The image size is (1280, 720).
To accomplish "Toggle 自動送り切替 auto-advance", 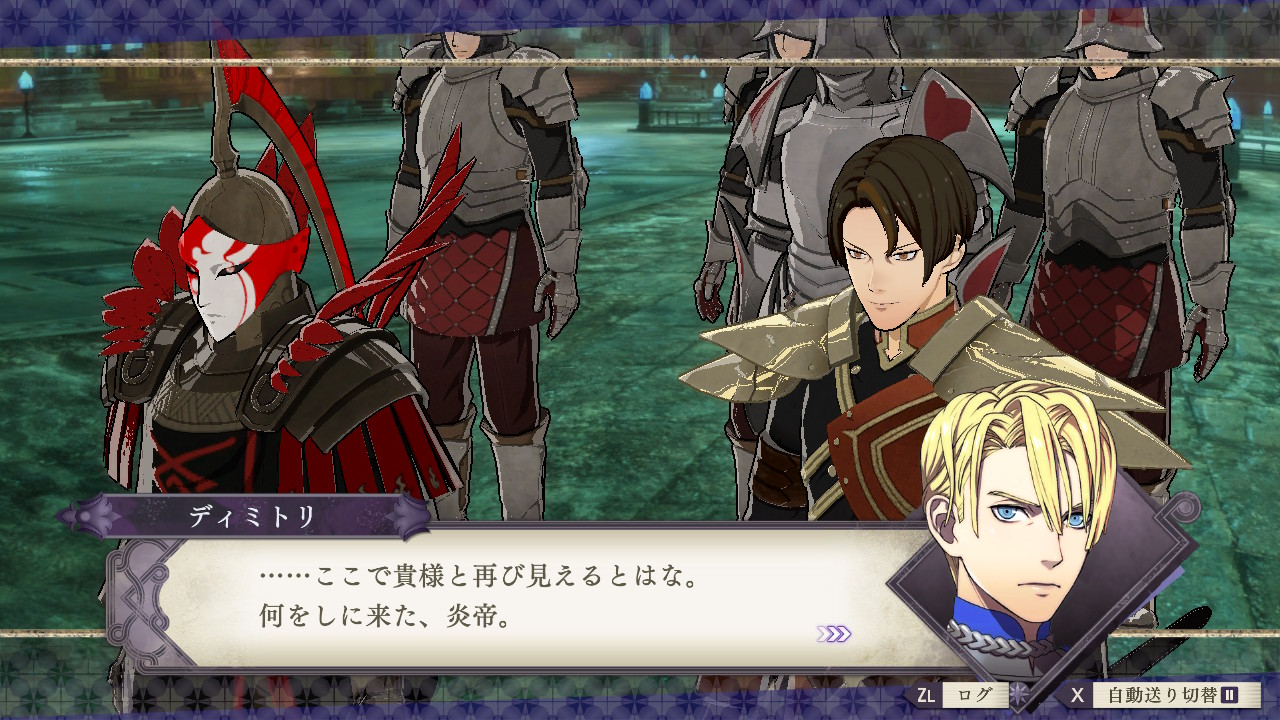I will (x=1165, y=695).
